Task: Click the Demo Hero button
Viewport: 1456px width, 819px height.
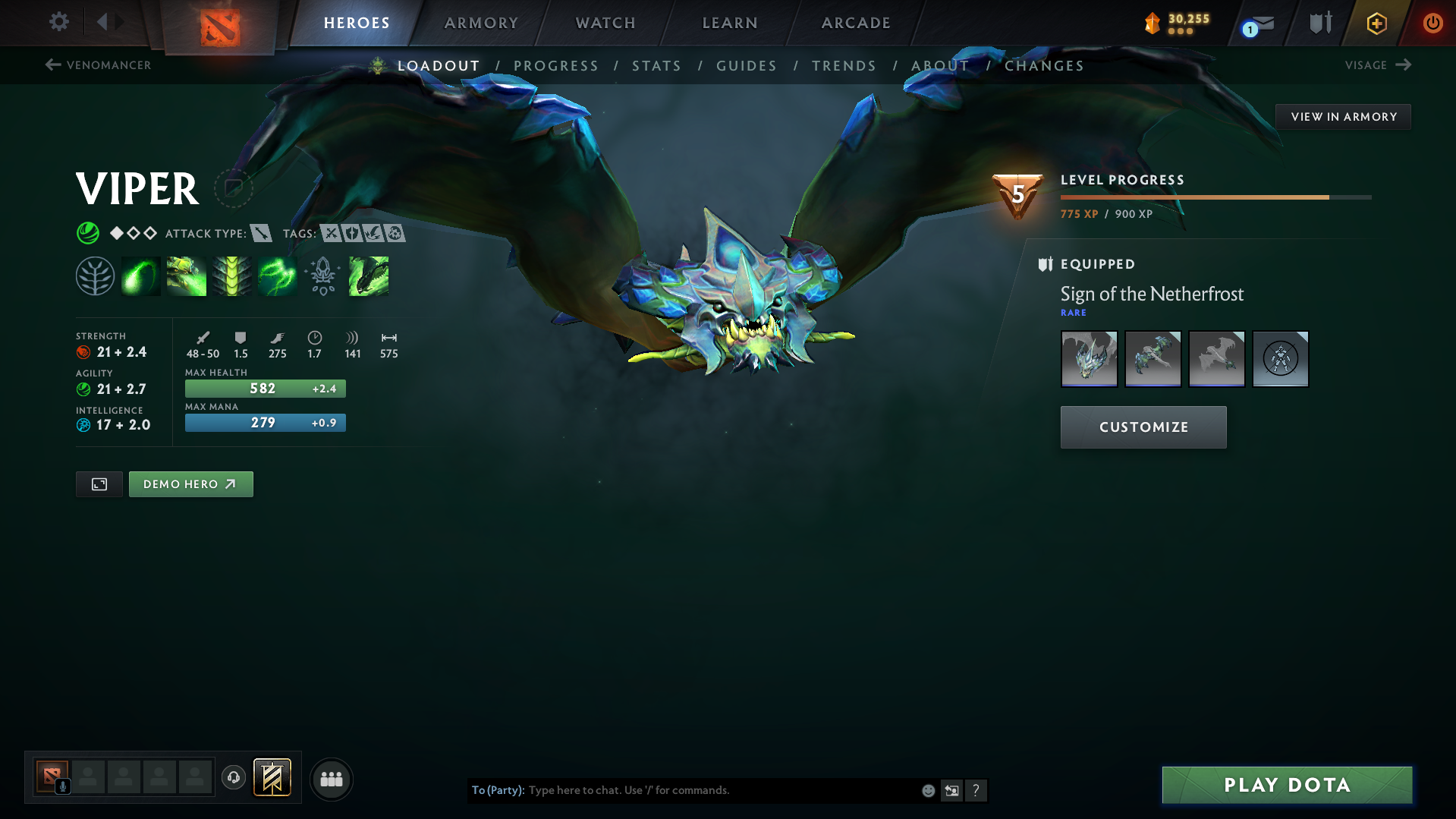Action: click(190, 484)
